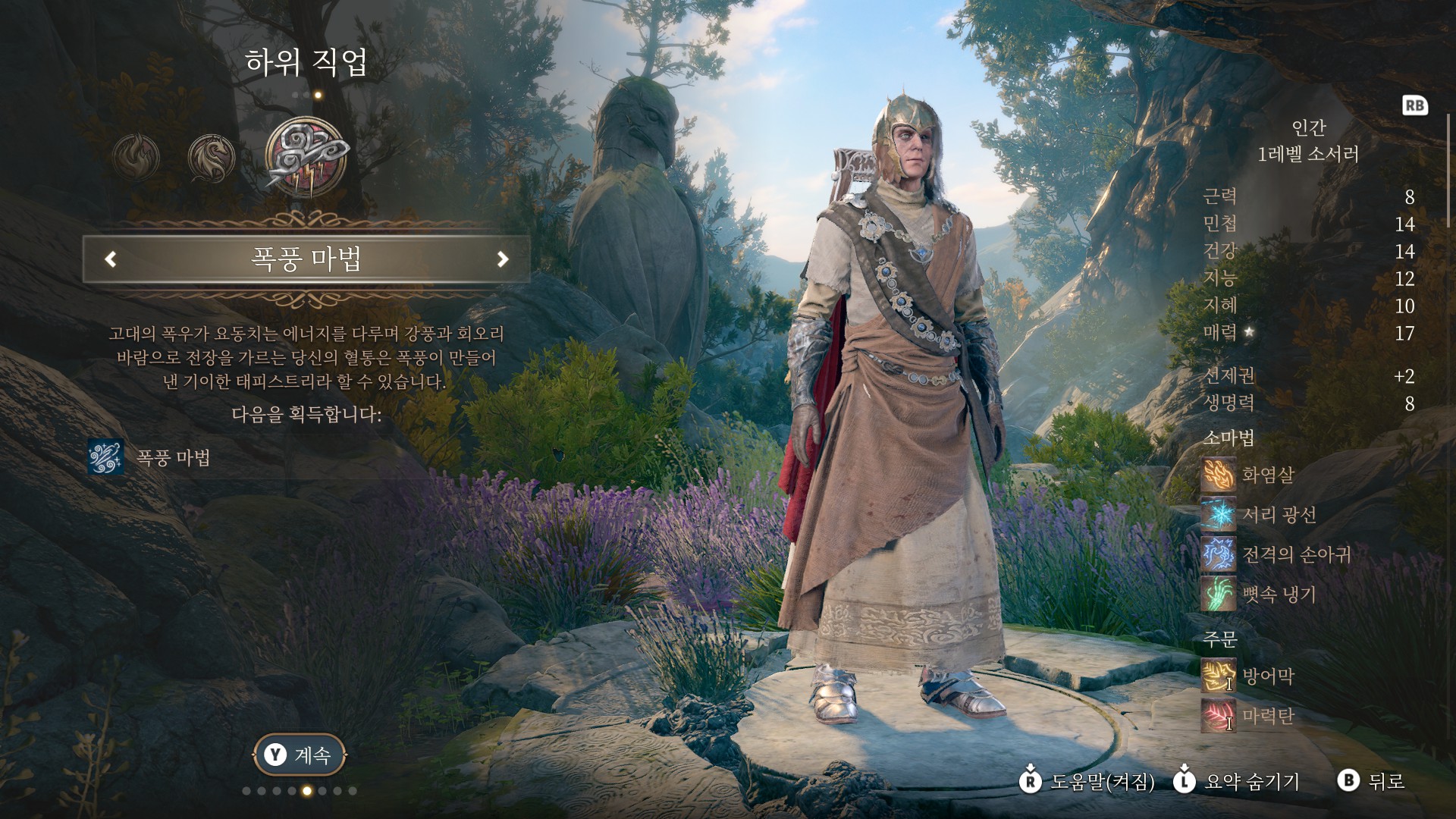
Task: View the 방어막 spell entry
Action: (1266, 676)
